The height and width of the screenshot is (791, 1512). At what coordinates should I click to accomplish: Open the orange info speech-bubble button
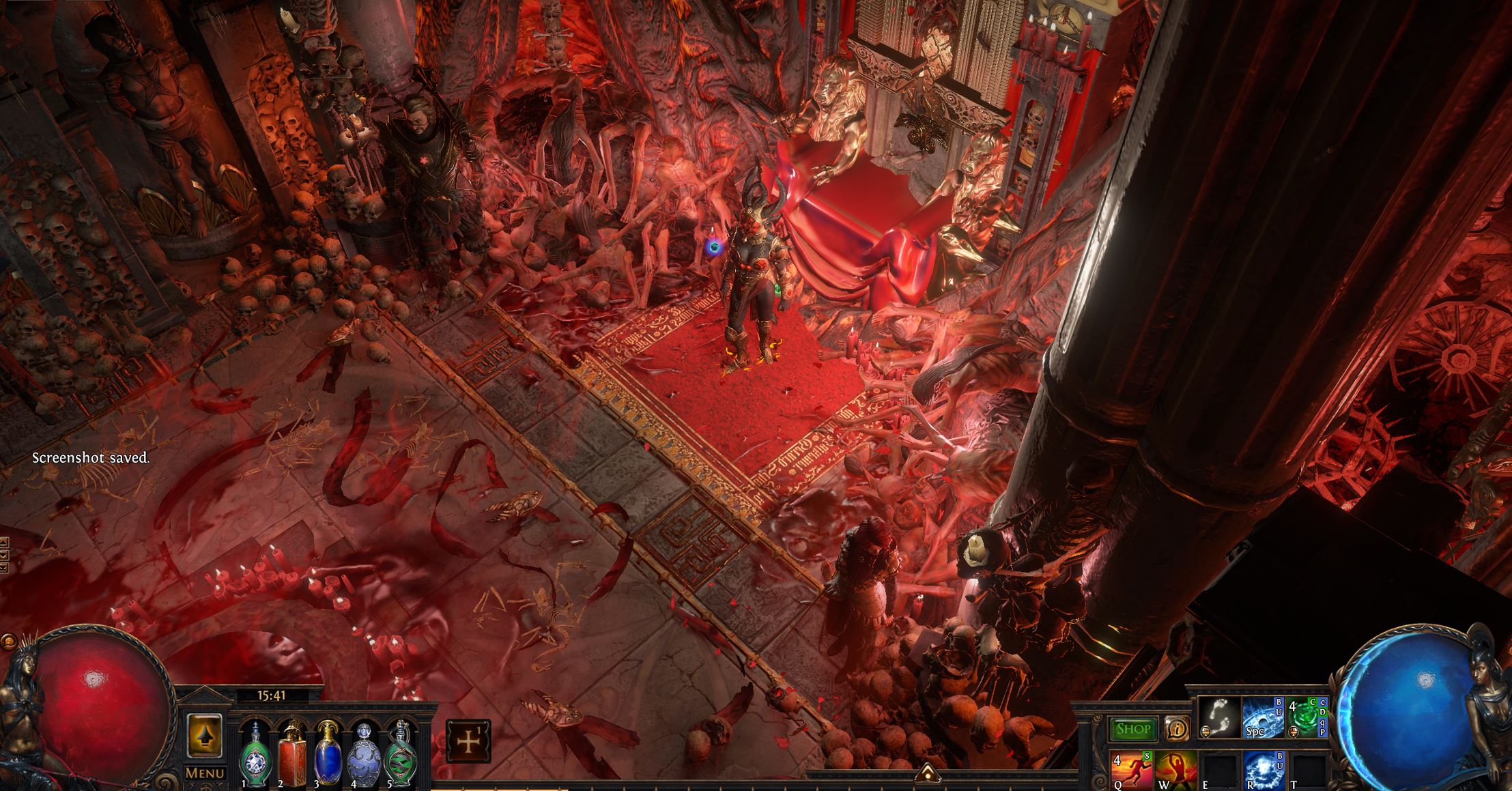click(1176, 729)
